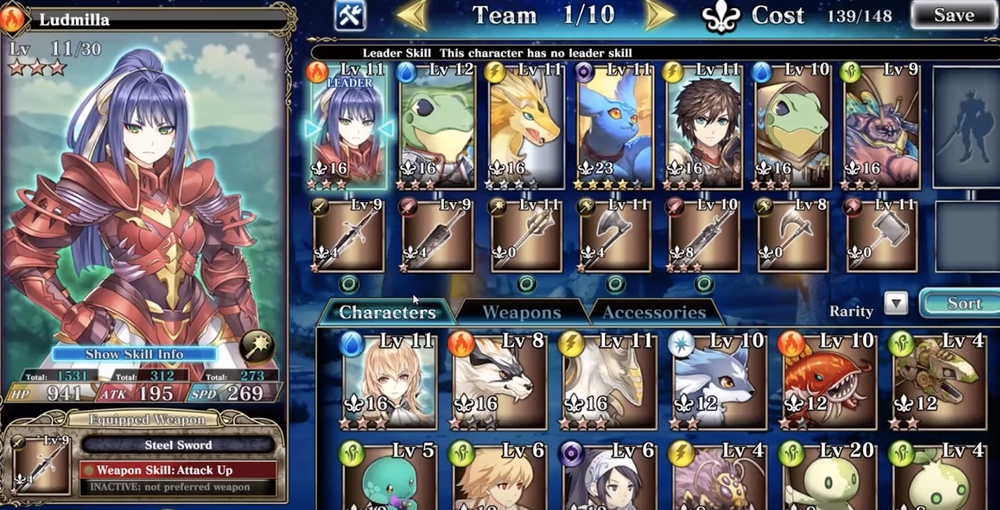Advance to the next team
Screen dimensions: 1000x510
(x=657, y=15)
